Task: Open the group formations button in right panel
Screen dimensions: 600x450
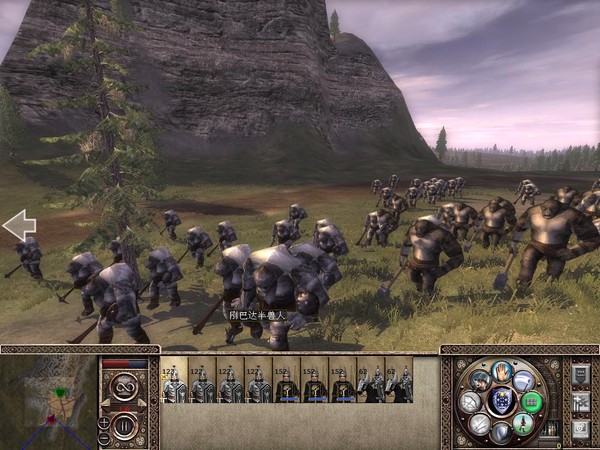Action: click(580, 401)
